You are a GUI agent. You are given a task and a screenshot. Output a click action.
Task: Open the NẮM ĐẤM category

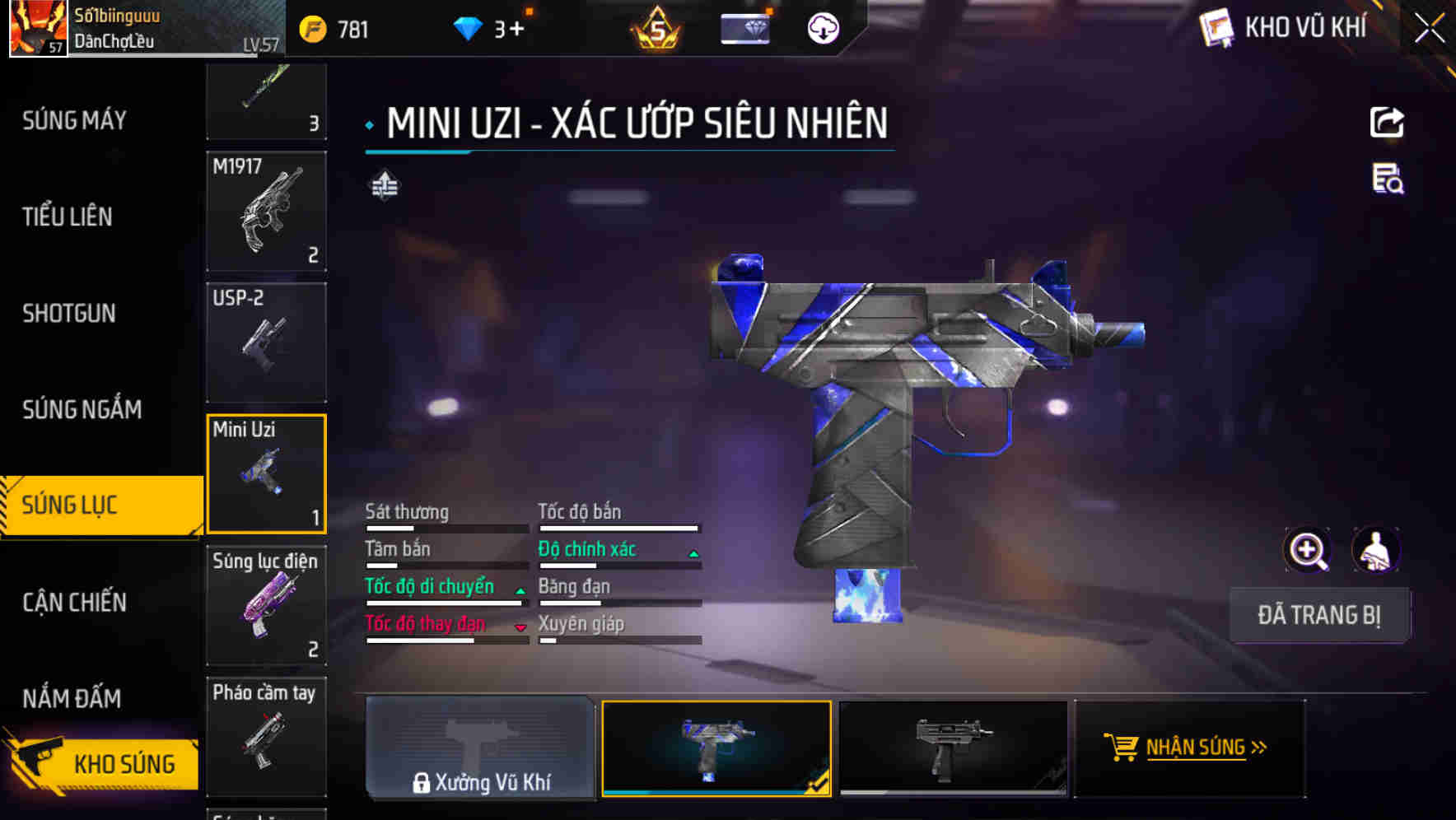[x=72, y=698]
